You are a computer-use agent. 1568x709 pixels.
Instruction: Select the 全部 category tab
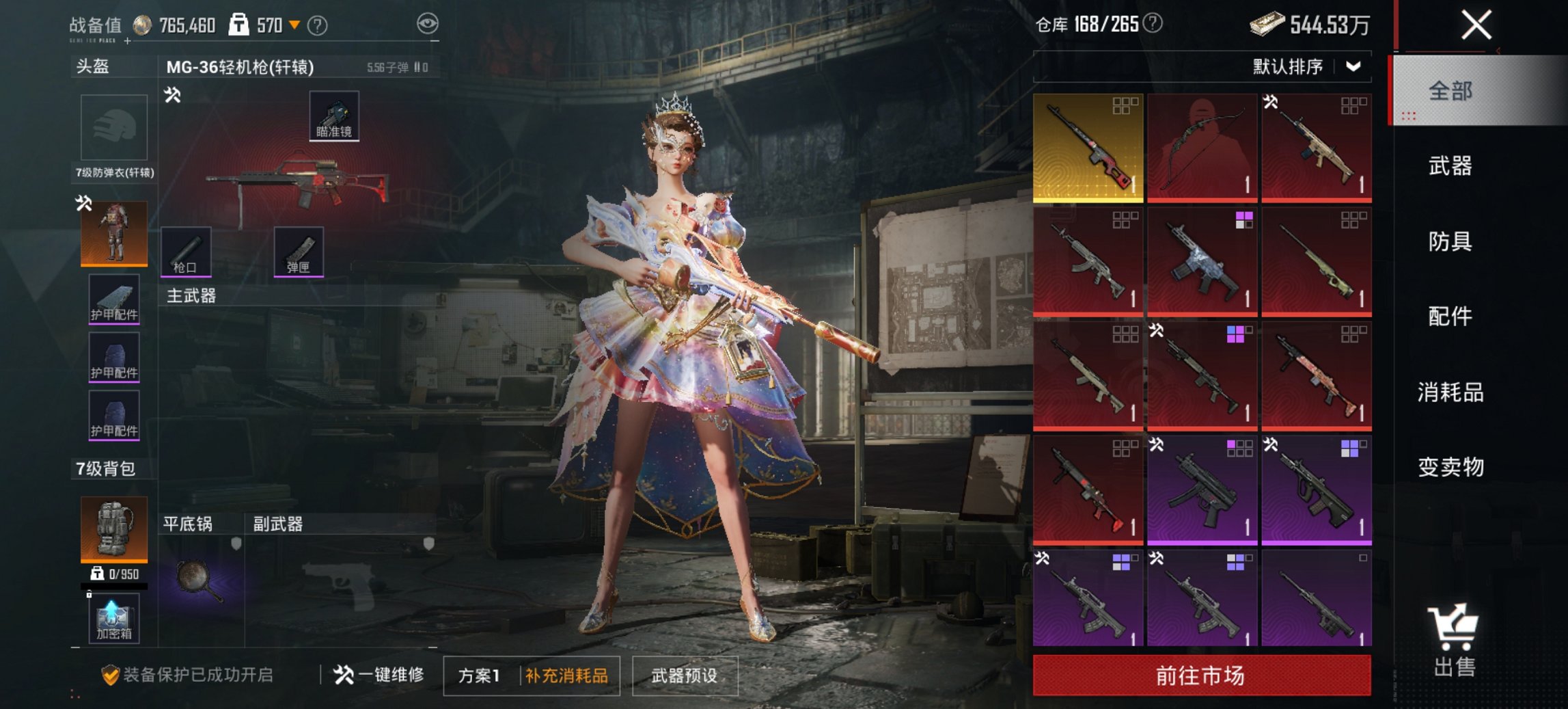pos(1450,91)
